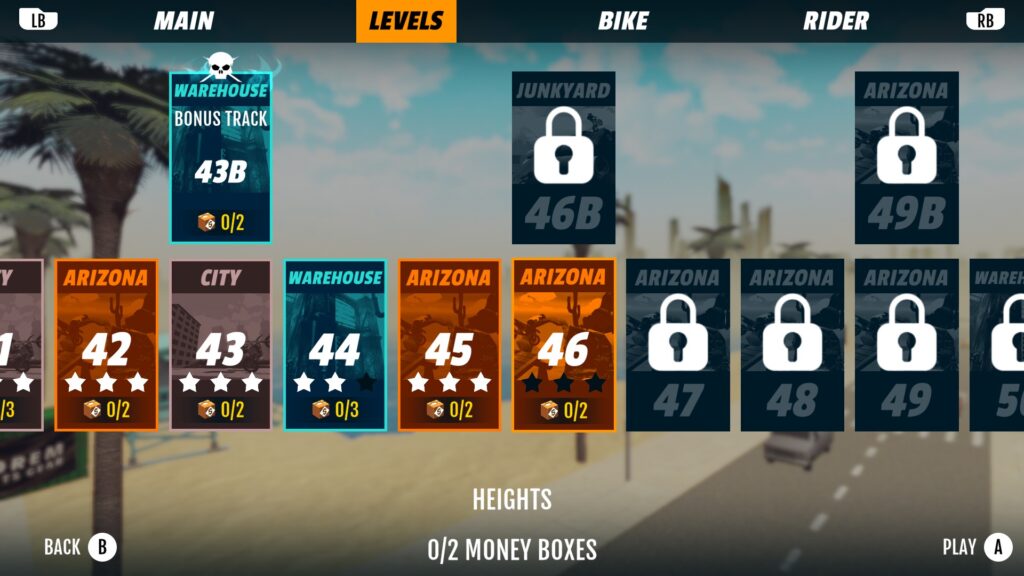The width and height of the screenshot is (1024, 576).
Task: Open the Levels tab
Action: [x=406, y=21]
